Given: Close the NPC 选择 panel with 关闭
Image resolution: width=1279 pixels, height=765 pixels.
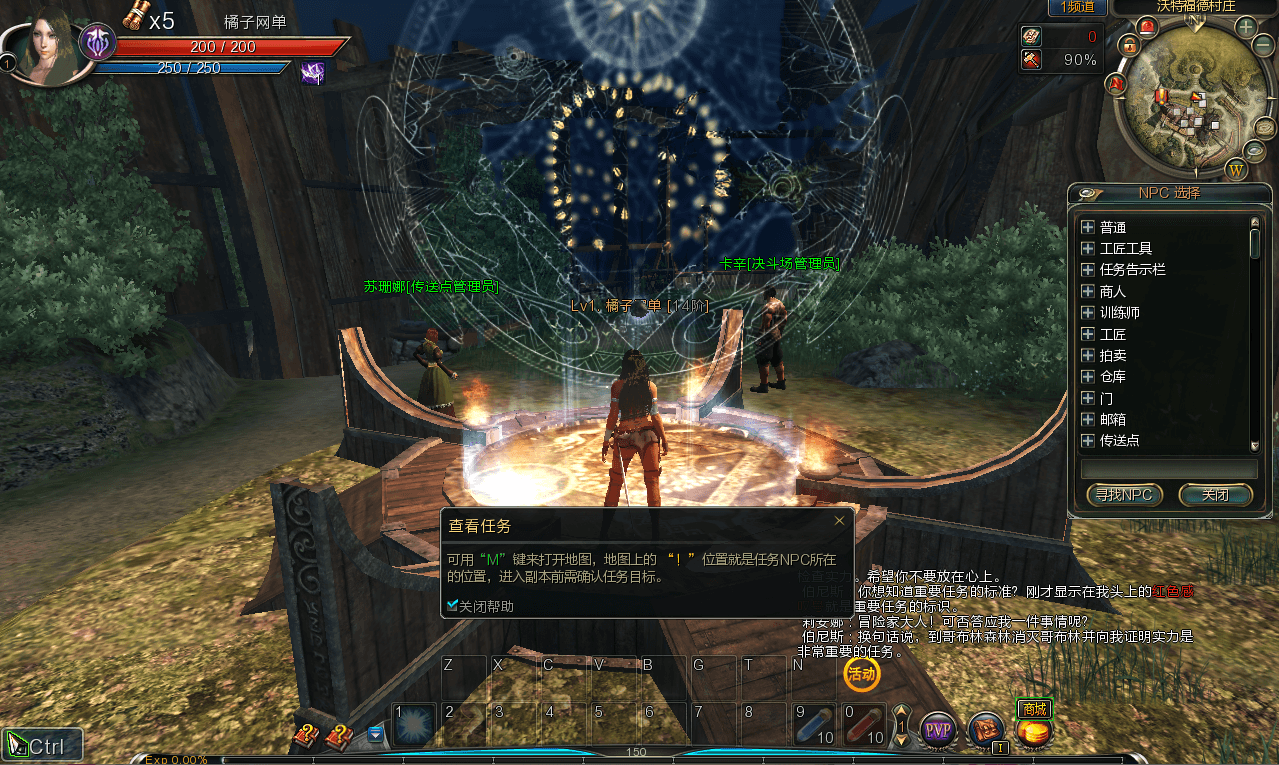Looking at the screenshot, I should point(1215,495).
